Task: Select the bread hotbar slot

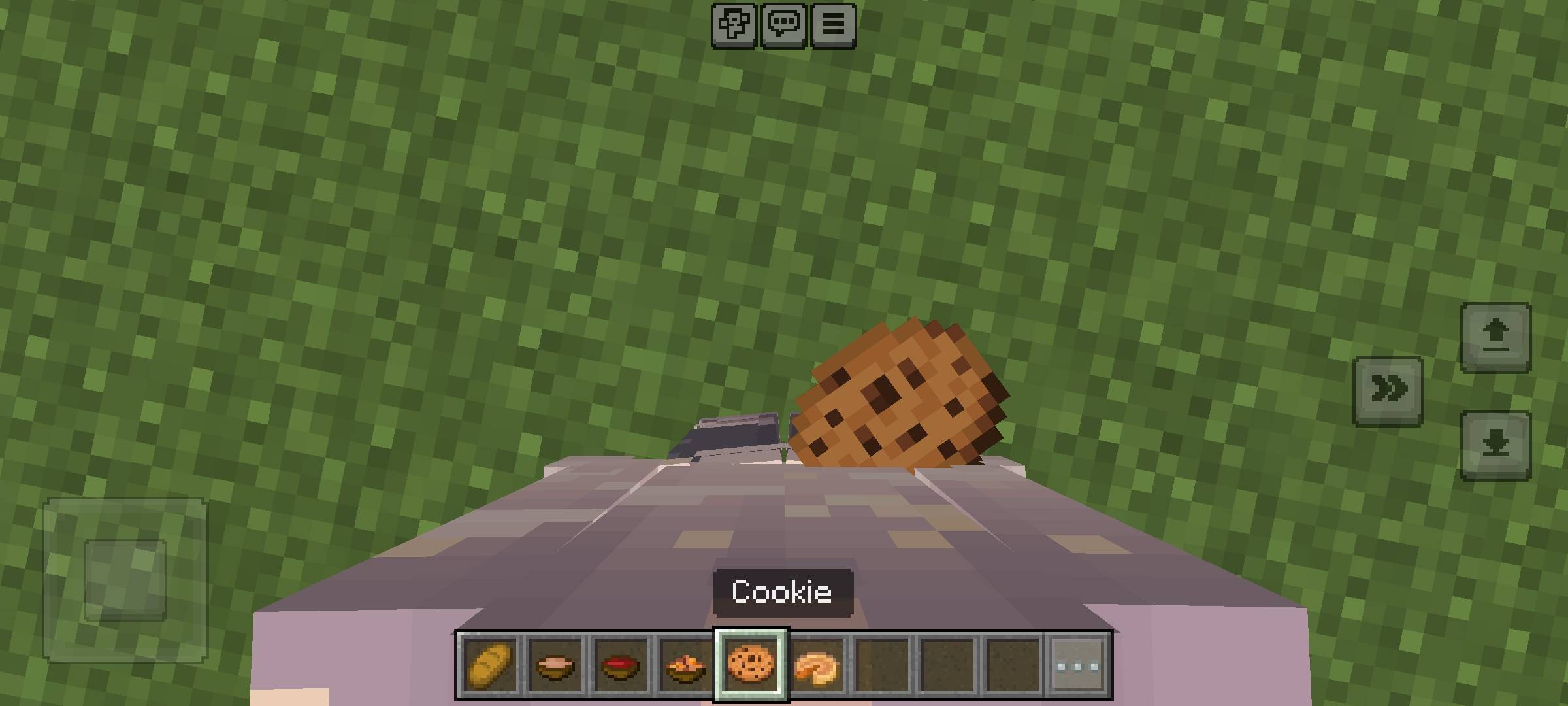Action: click(490, 665)
